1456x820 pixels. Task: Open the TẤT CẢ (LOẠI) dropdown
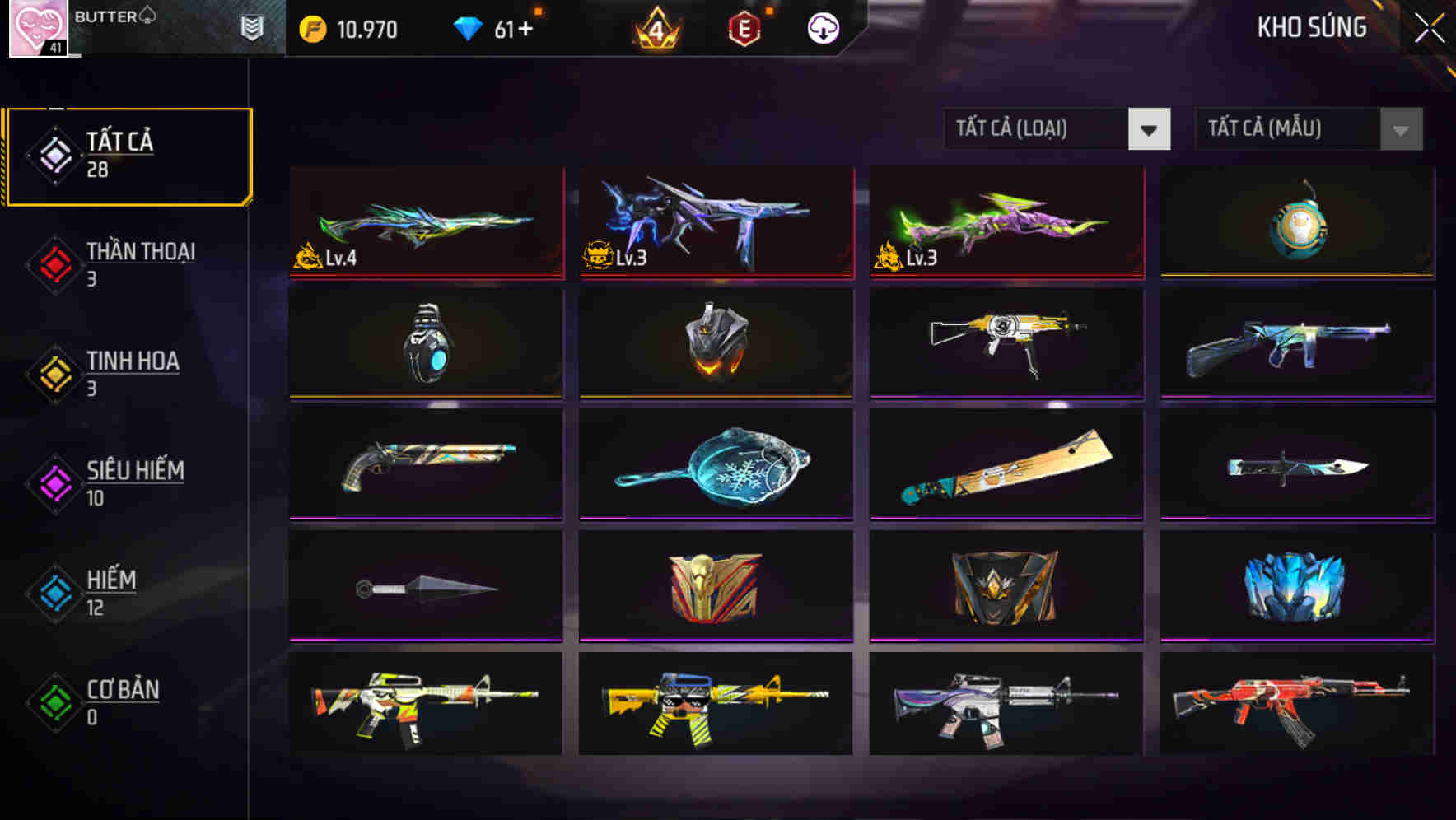[1038, 129]
